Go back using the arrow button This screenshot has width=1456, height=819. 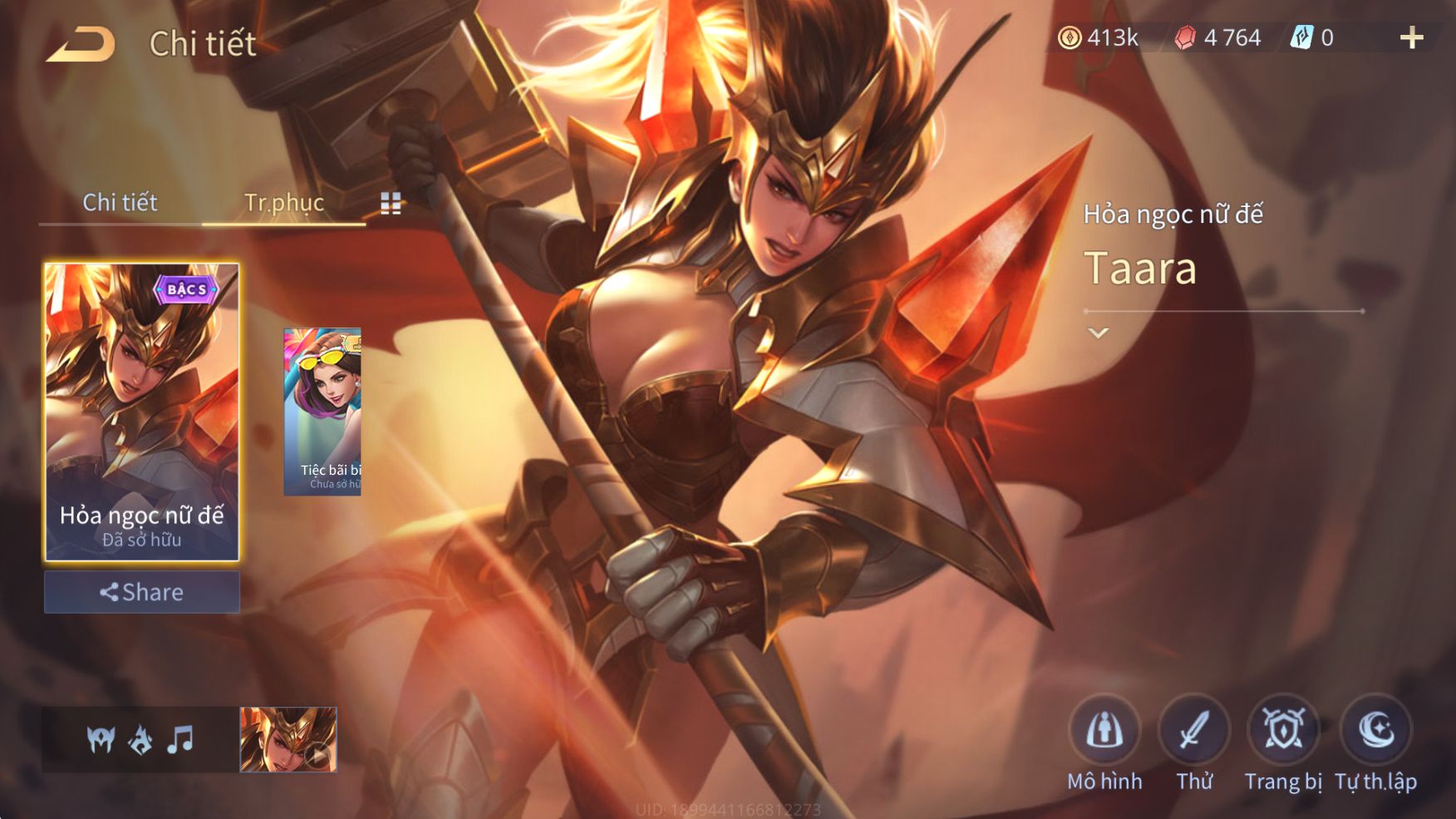tap(81, 45)
